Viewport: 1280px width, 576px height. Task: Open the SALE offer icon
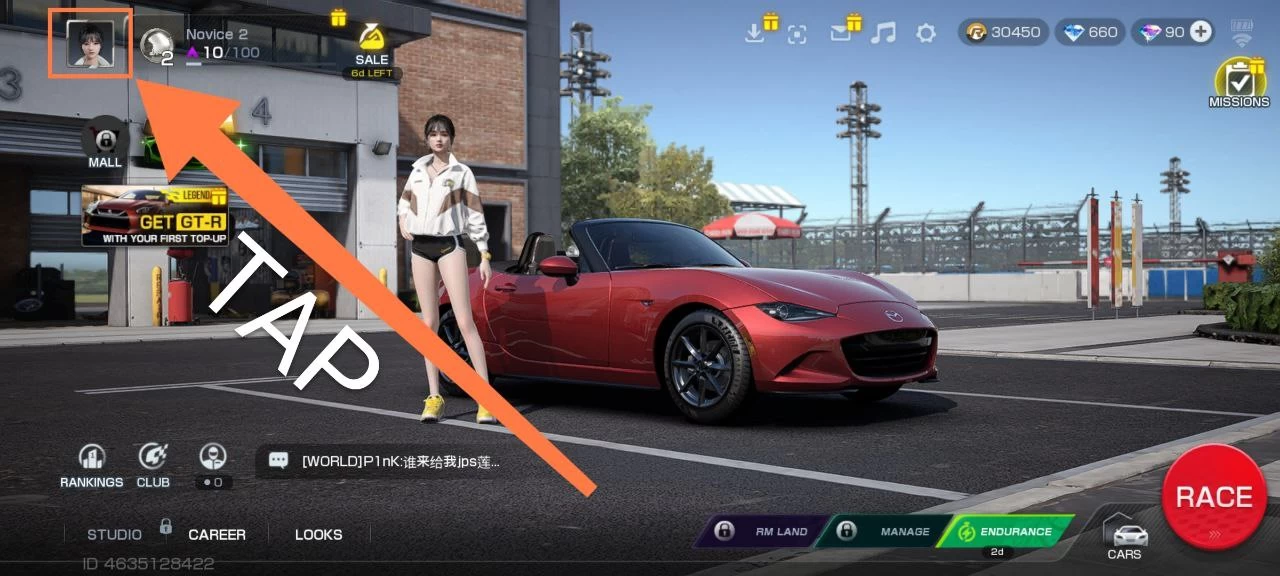(371, 43)
